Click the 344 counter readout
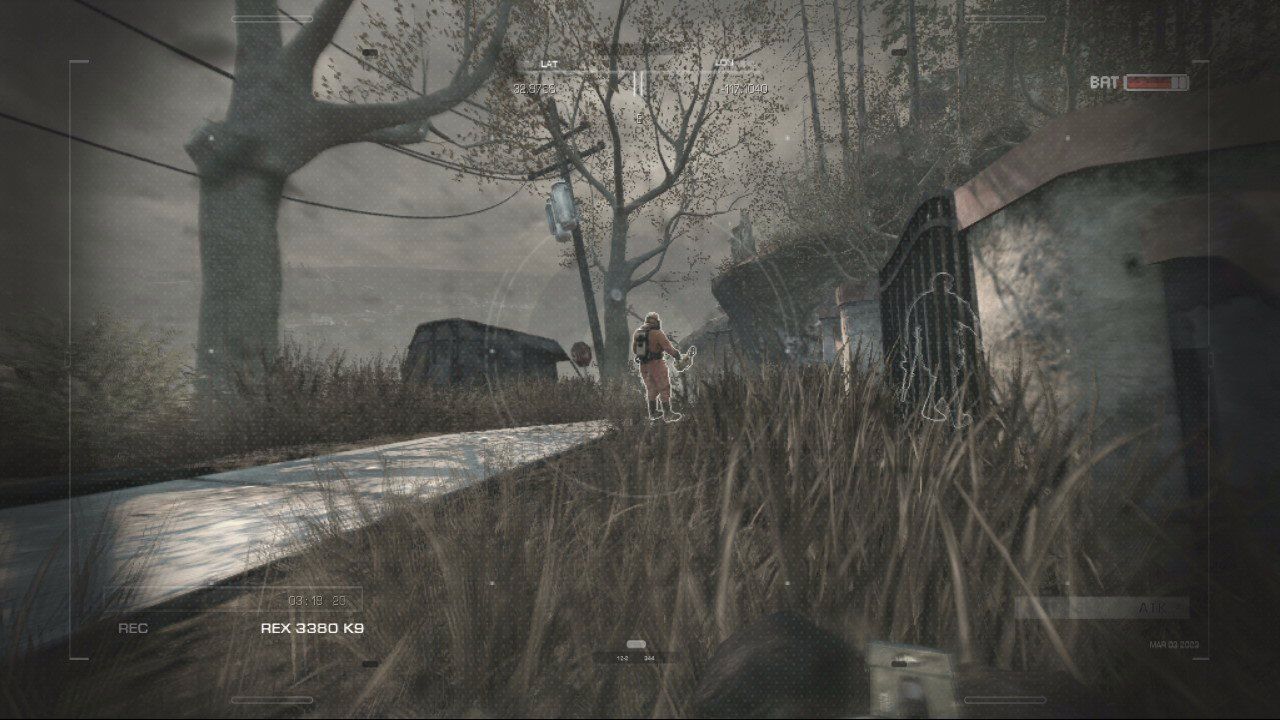1280x720 pixels. pos(650,658)
